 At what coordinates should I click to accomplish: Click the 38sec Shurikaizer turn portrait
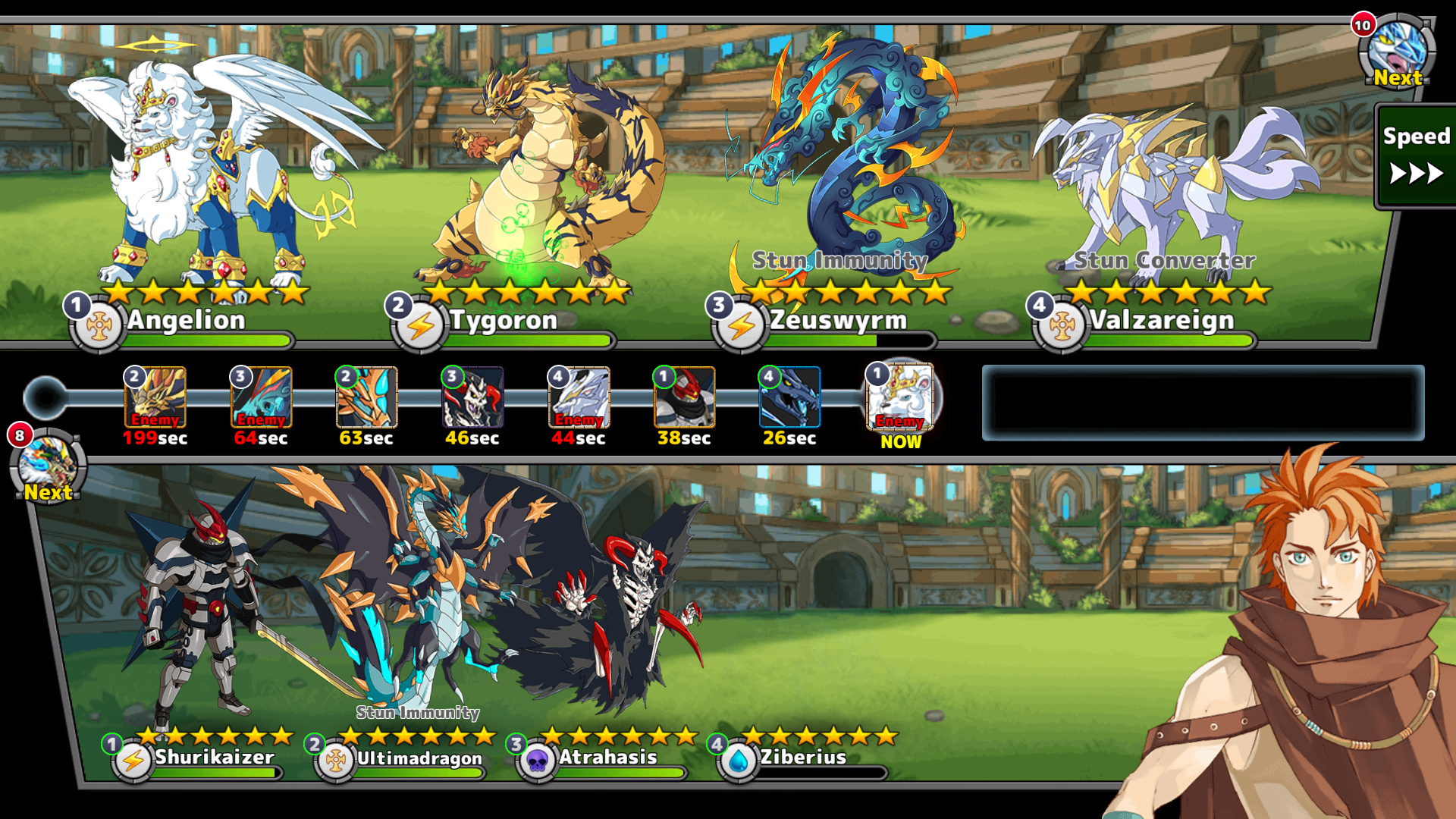(684, 398)
